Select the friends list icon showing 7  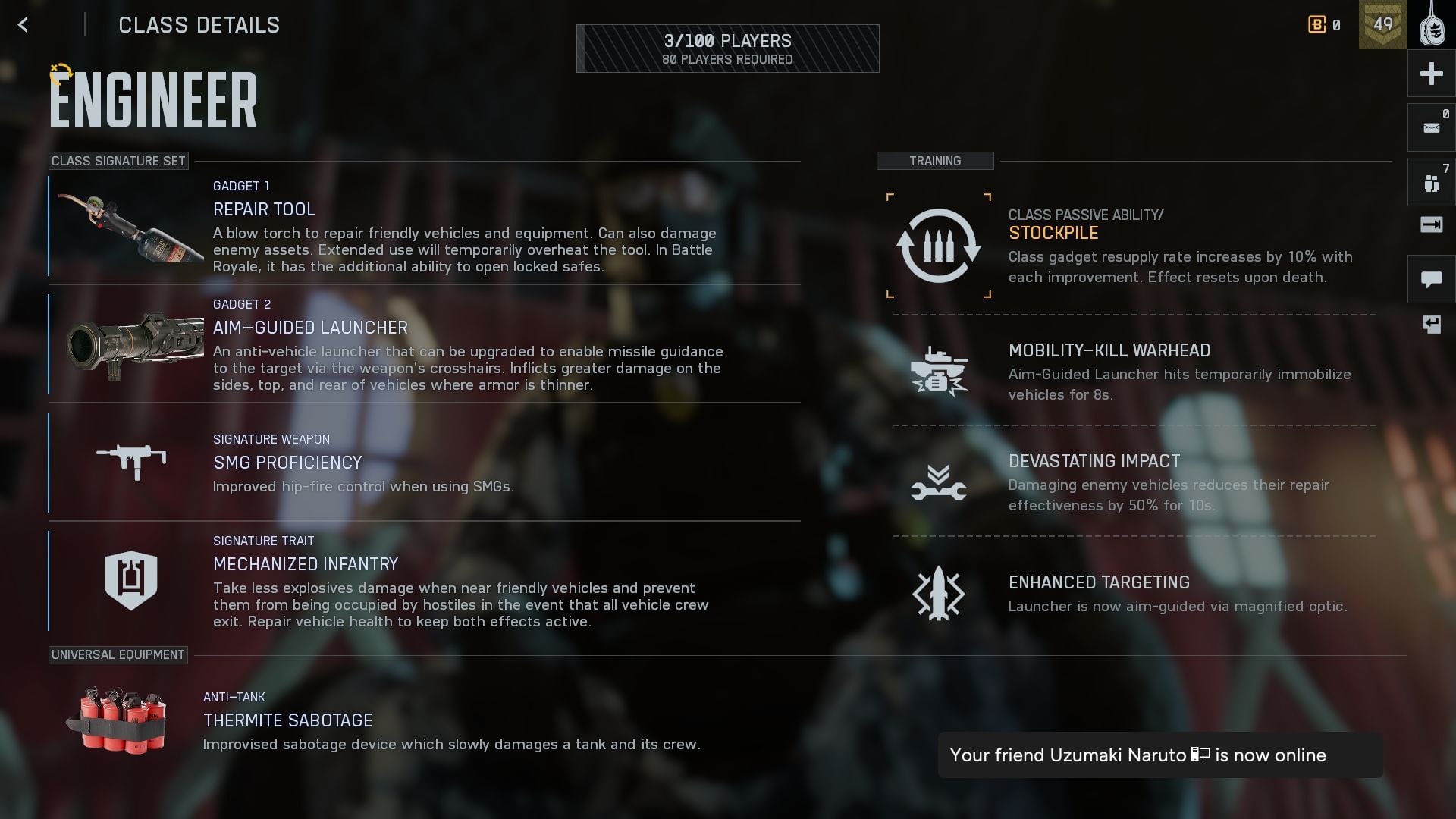[x=1430, y=180]
